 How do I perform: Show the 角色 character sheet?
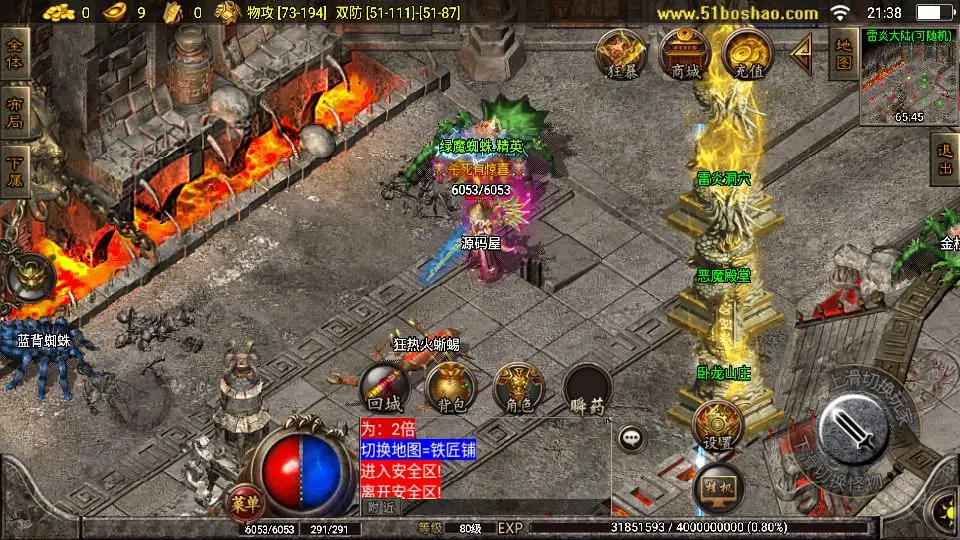point(519,388)
